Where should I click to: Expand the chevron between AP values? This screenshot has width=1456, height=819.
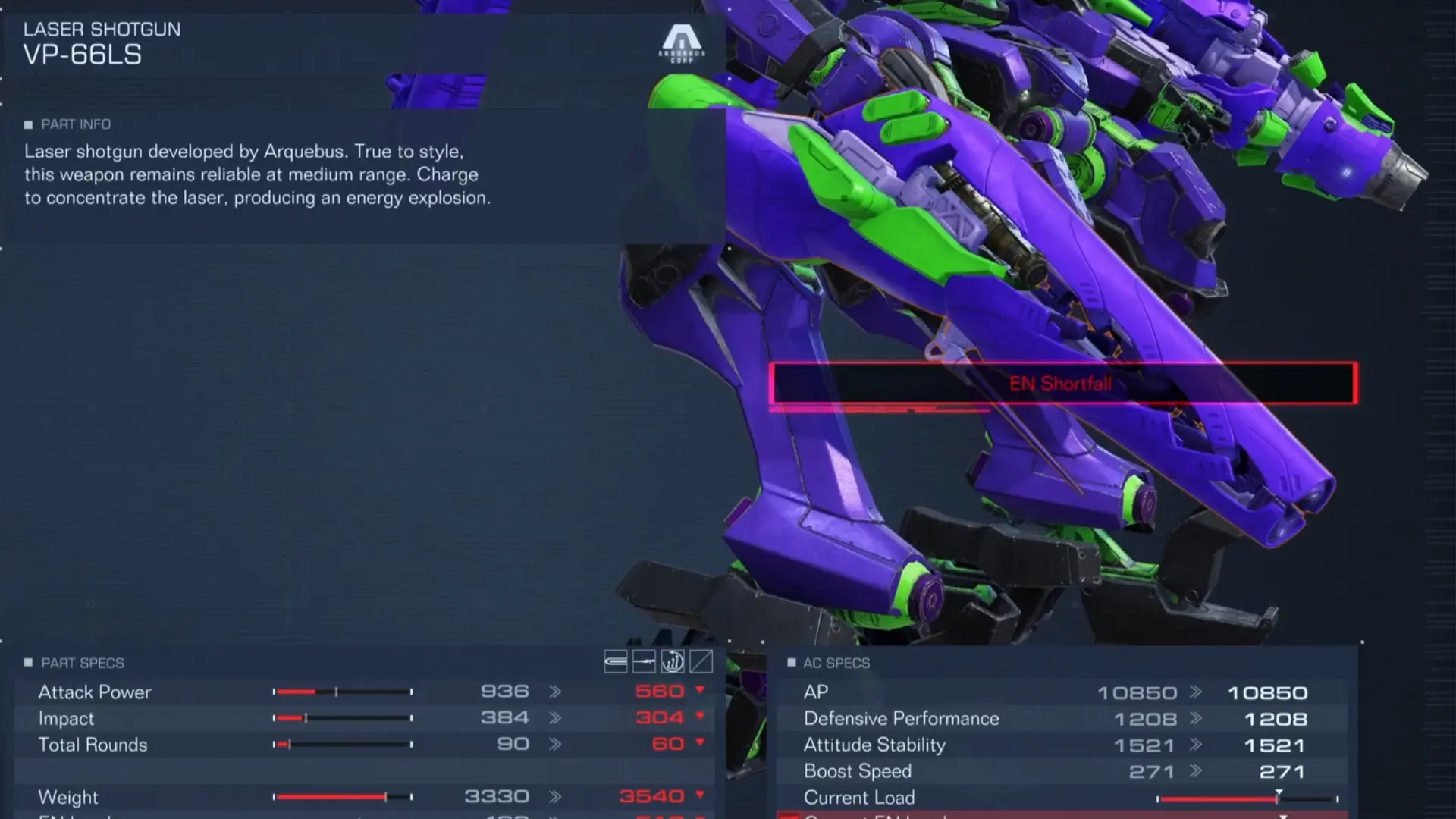pyautogui.click(x=1197, y=692)
